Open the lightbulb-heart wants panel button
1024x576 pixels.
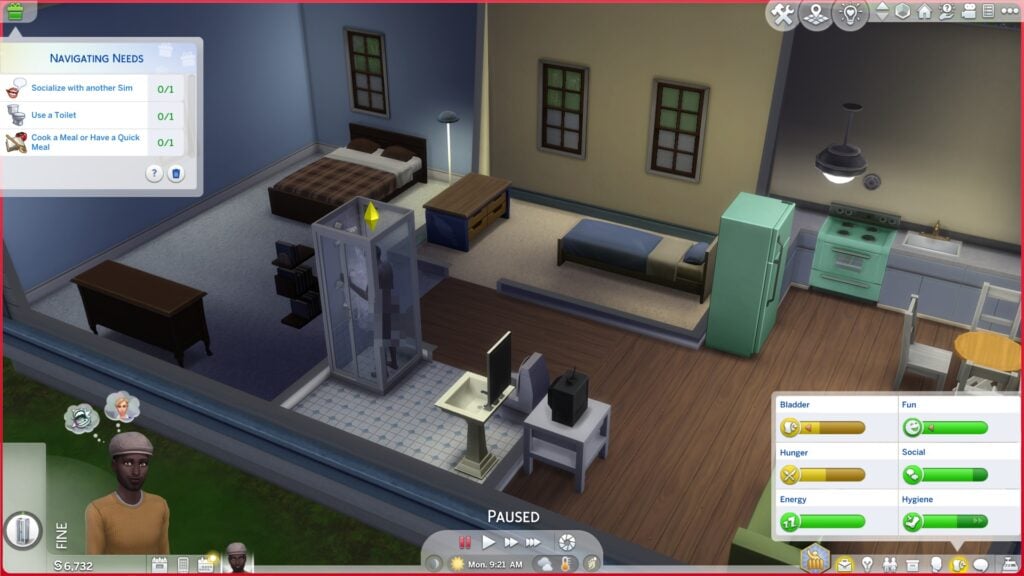[x=850, y=14]
